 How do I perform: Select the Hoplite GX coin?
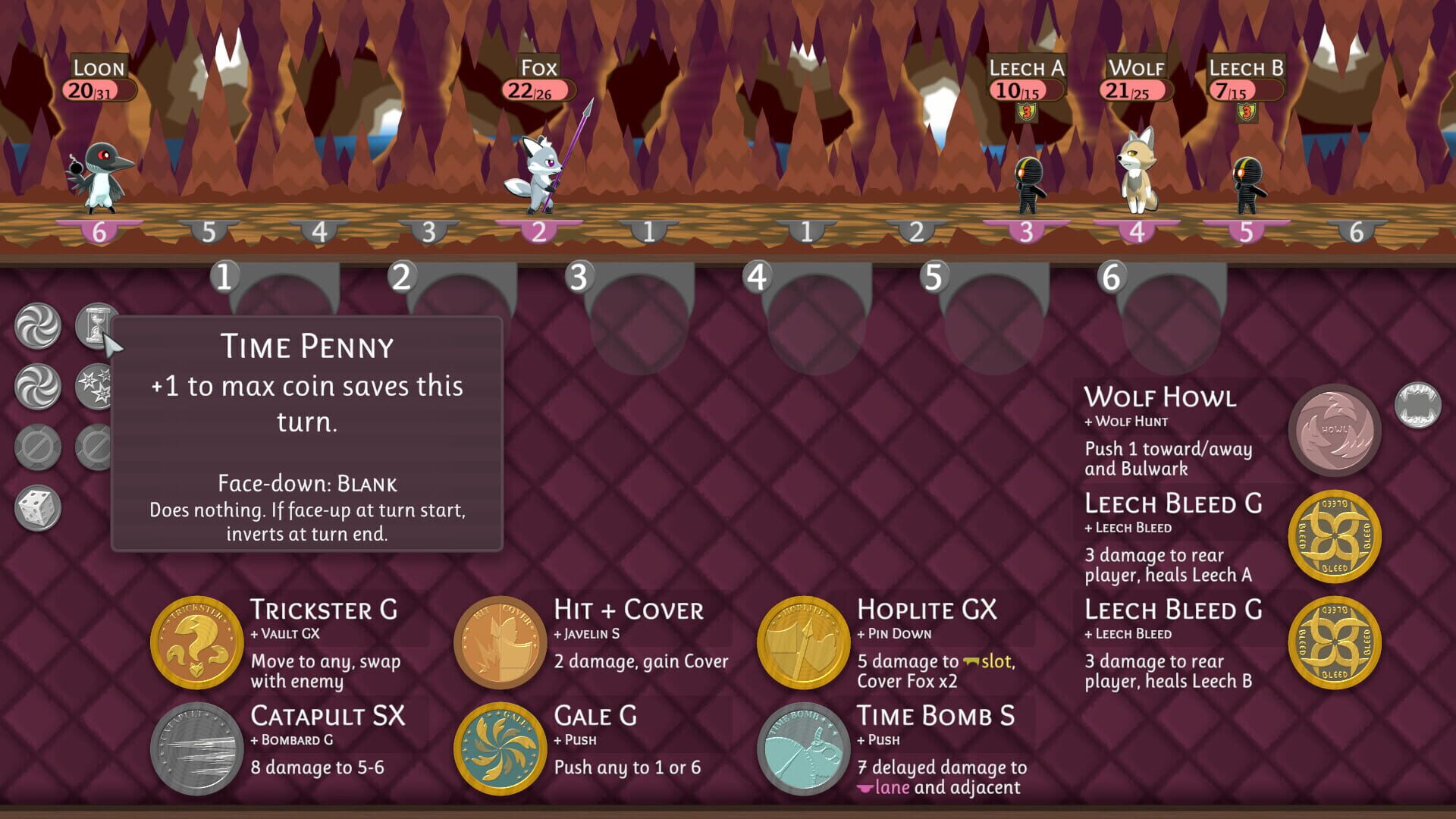tap(805, 643)
